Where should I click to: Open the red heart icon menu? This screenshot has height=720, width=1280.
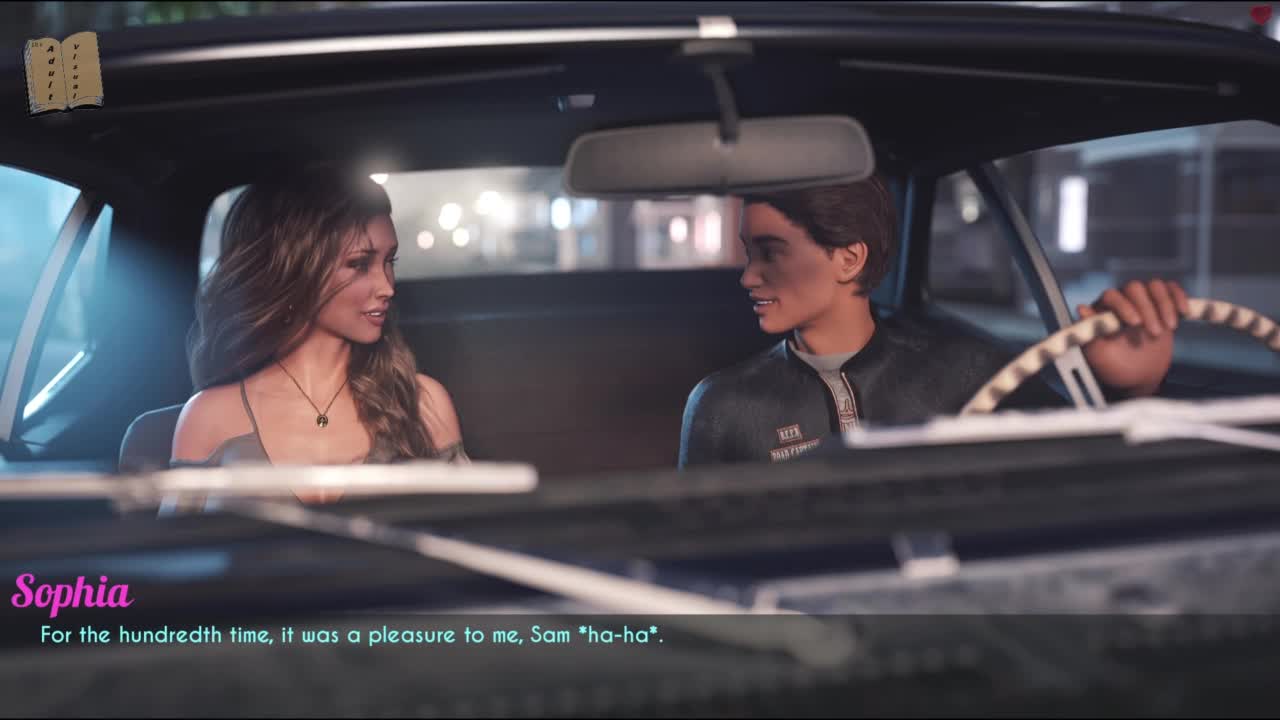1262,14
